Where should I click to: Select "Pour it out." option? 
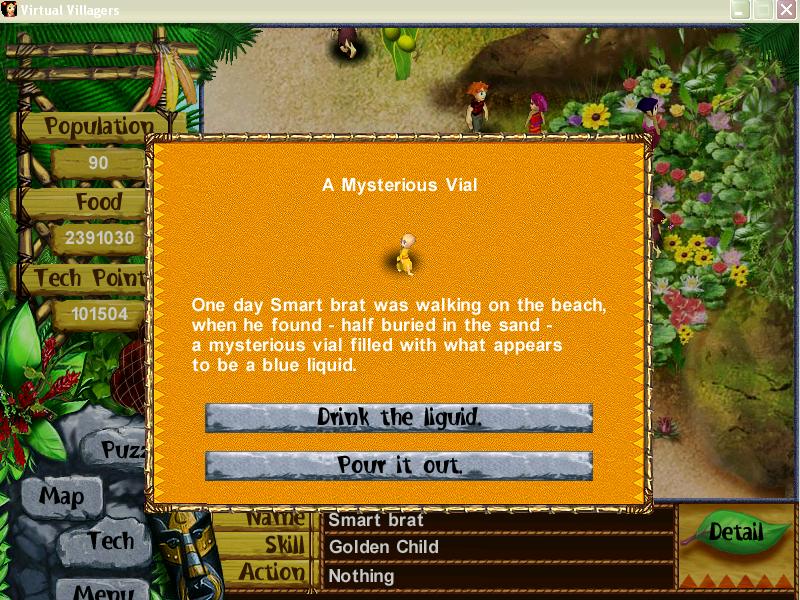tap(399, 465)
